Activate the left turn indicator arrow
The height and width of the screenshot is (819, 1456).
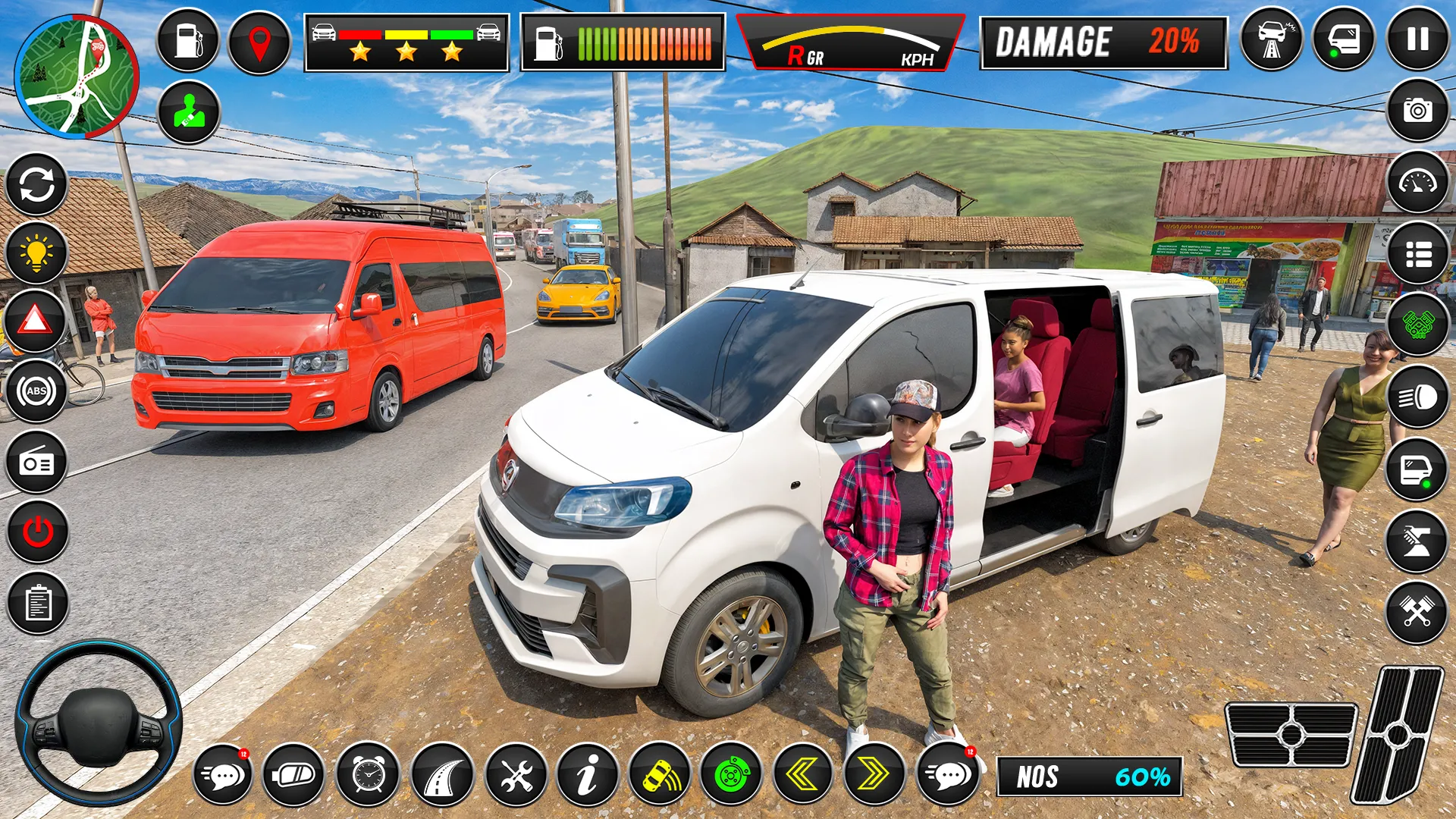tap(802, 774)
